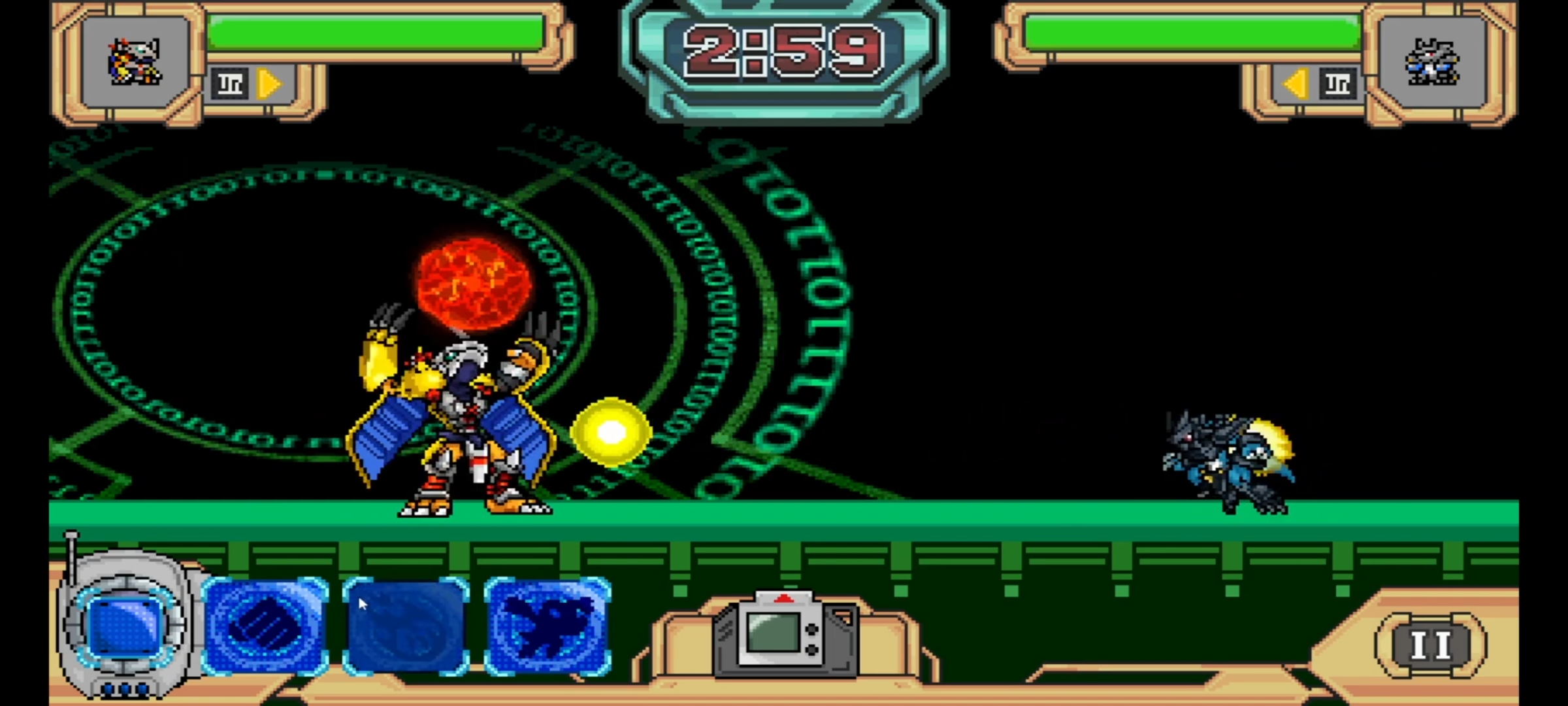
Task: Click the yellow right-arrow under player's health
Action: click(x=269, y=84)
